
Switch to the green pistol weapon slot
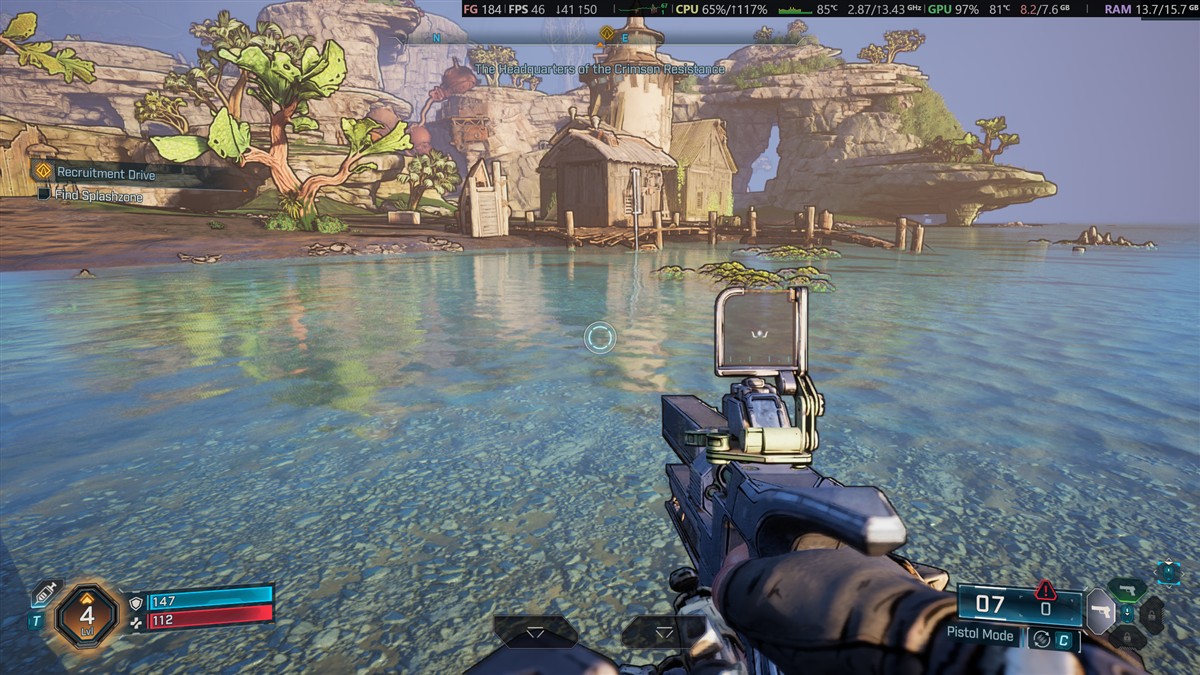point(1127,589)
